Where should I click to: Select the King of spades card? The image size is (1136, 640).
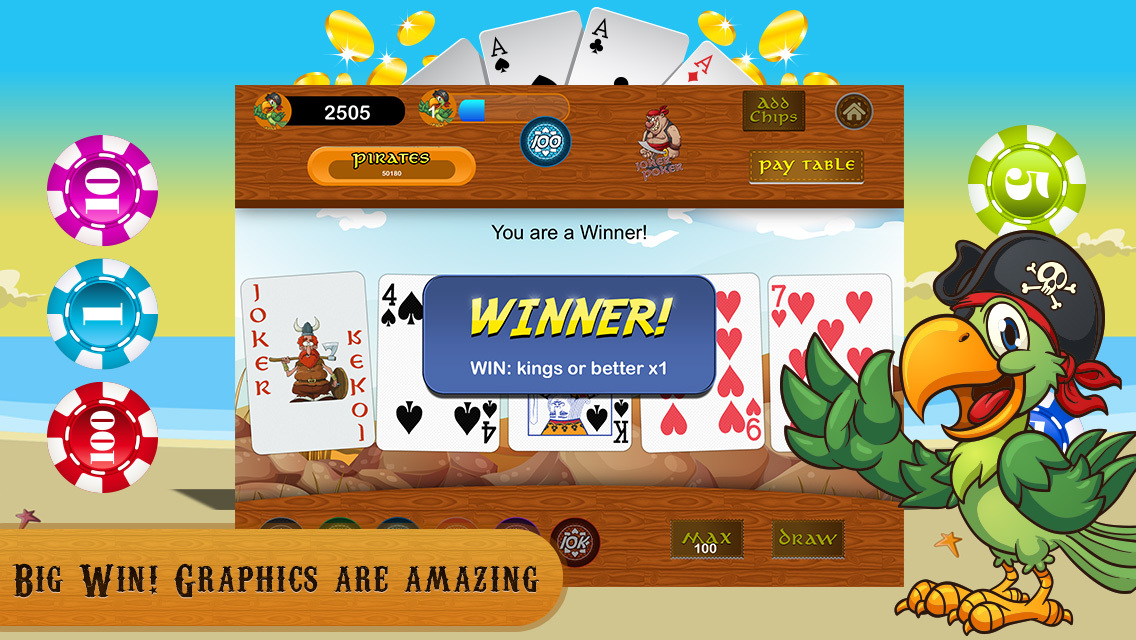pos(568,420)
